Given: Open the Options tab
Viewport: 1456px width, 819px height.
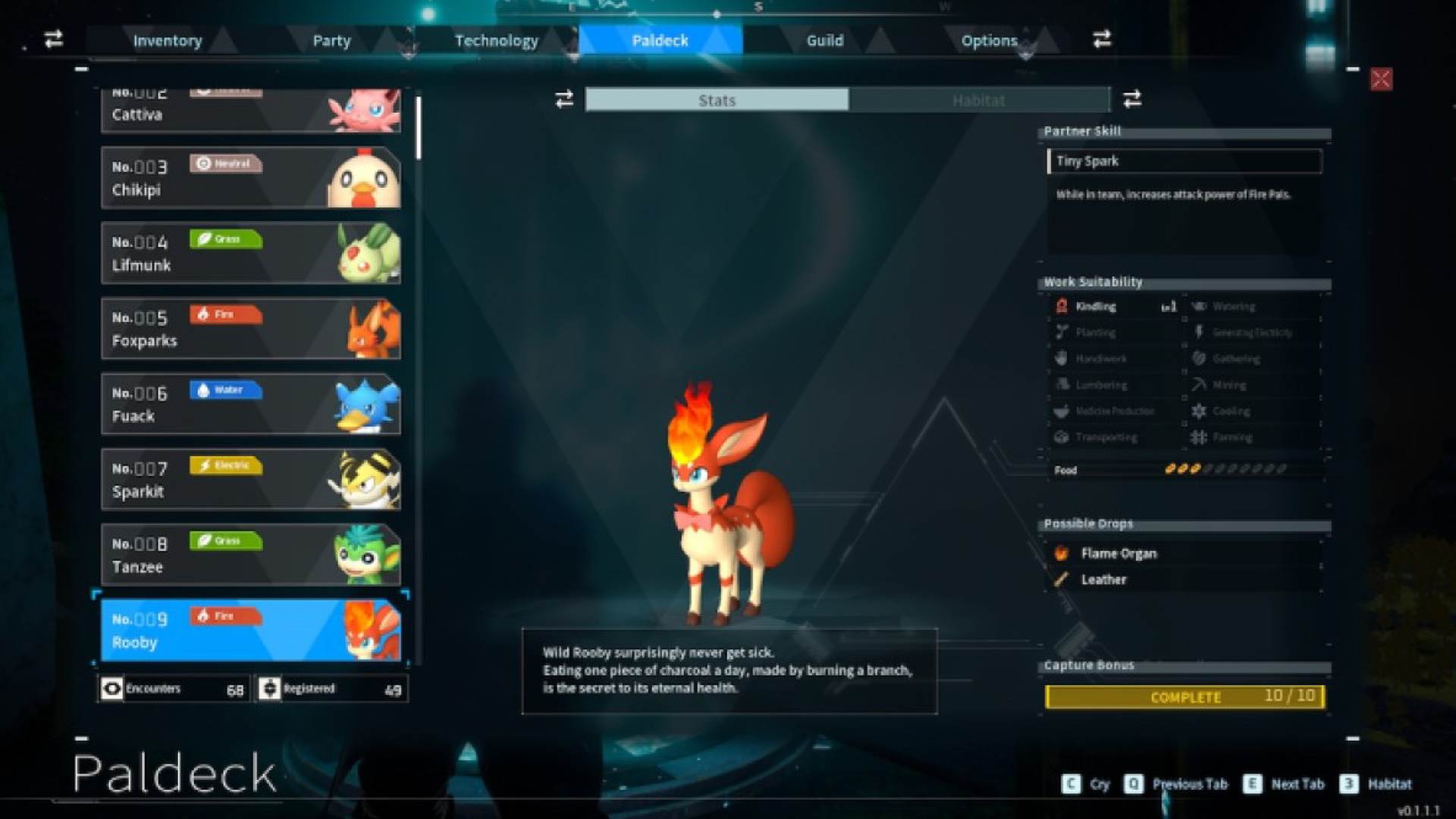Looking at the screenshot, I should pyautogui.click(x=989, y=40).
